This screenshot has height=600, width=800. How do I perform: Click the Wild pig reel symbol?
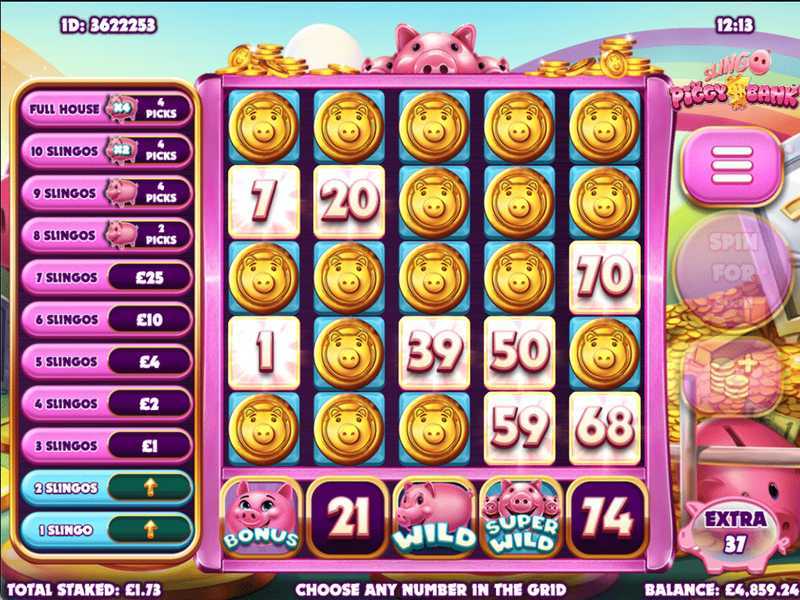434,517
